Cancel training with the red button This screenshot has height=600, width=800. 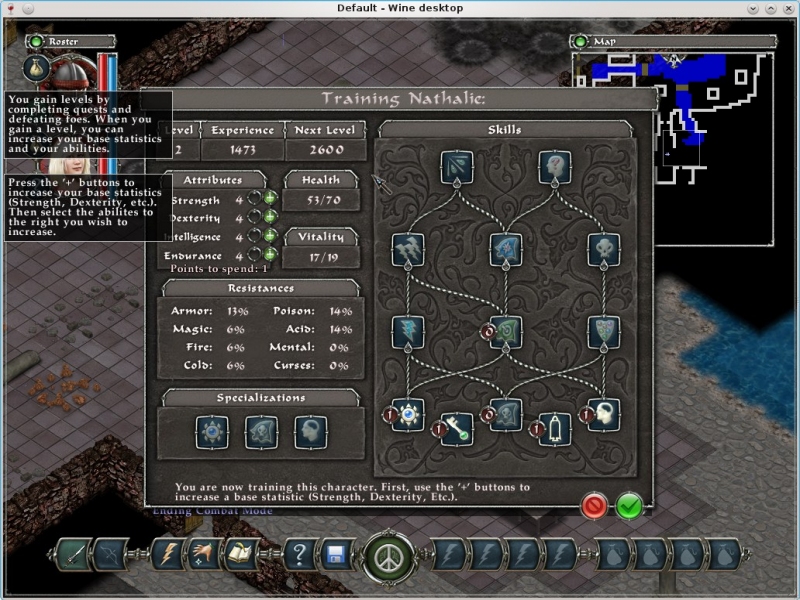(x=595, y=506)
